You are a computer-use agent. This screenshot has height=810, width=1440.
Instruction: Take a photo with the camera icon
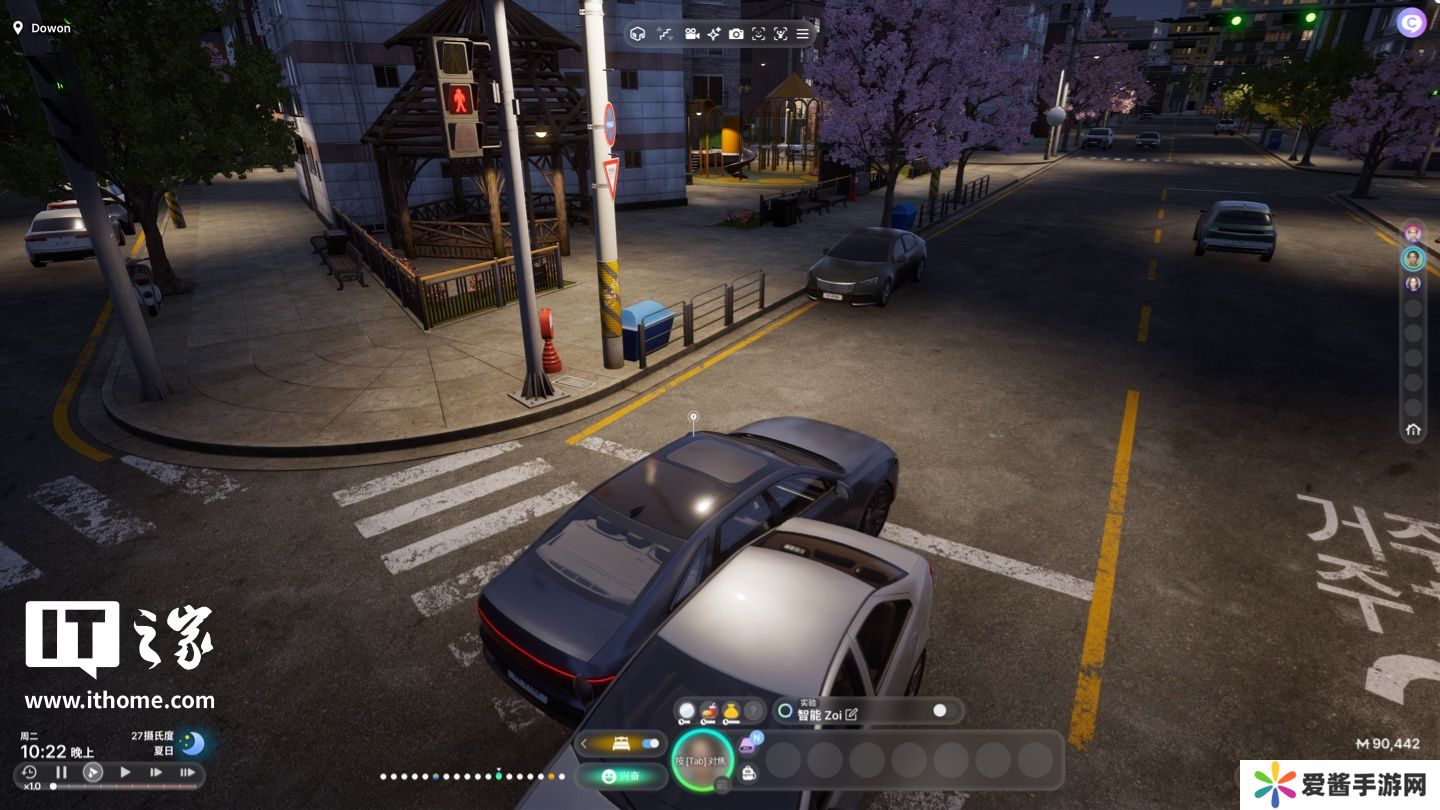click(x=736, y=34)
